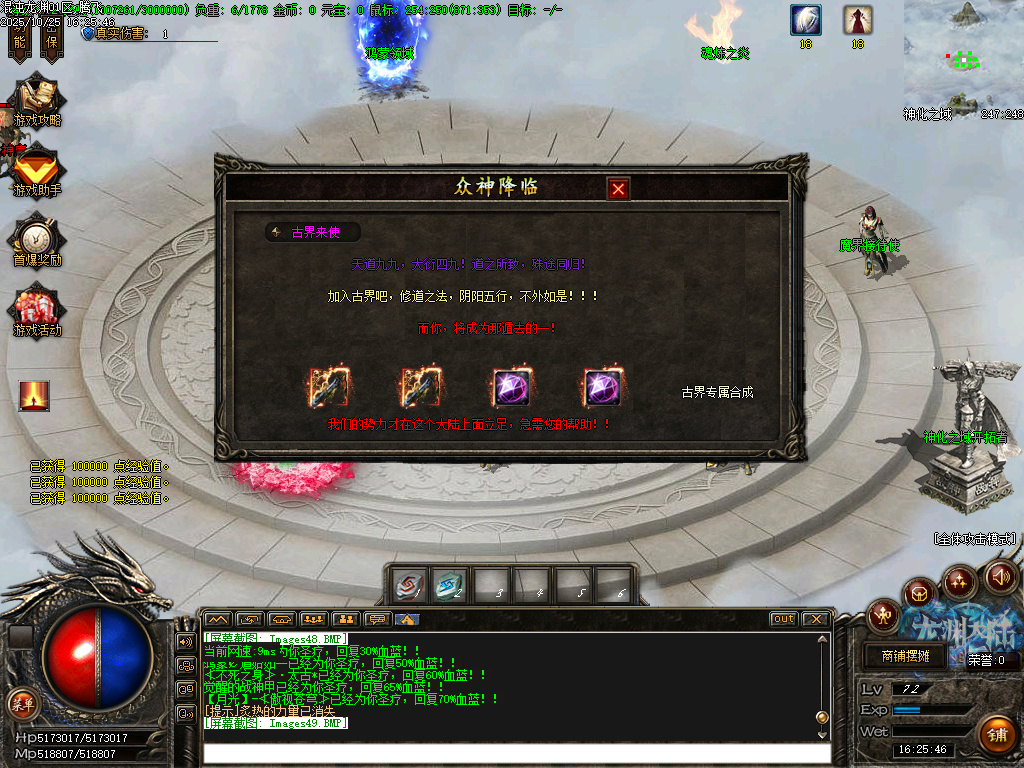Use the blue scroll item in hotbar slot 2
Image resolution: width=1024 pixels, height=768 pixels.
[450, 586]
